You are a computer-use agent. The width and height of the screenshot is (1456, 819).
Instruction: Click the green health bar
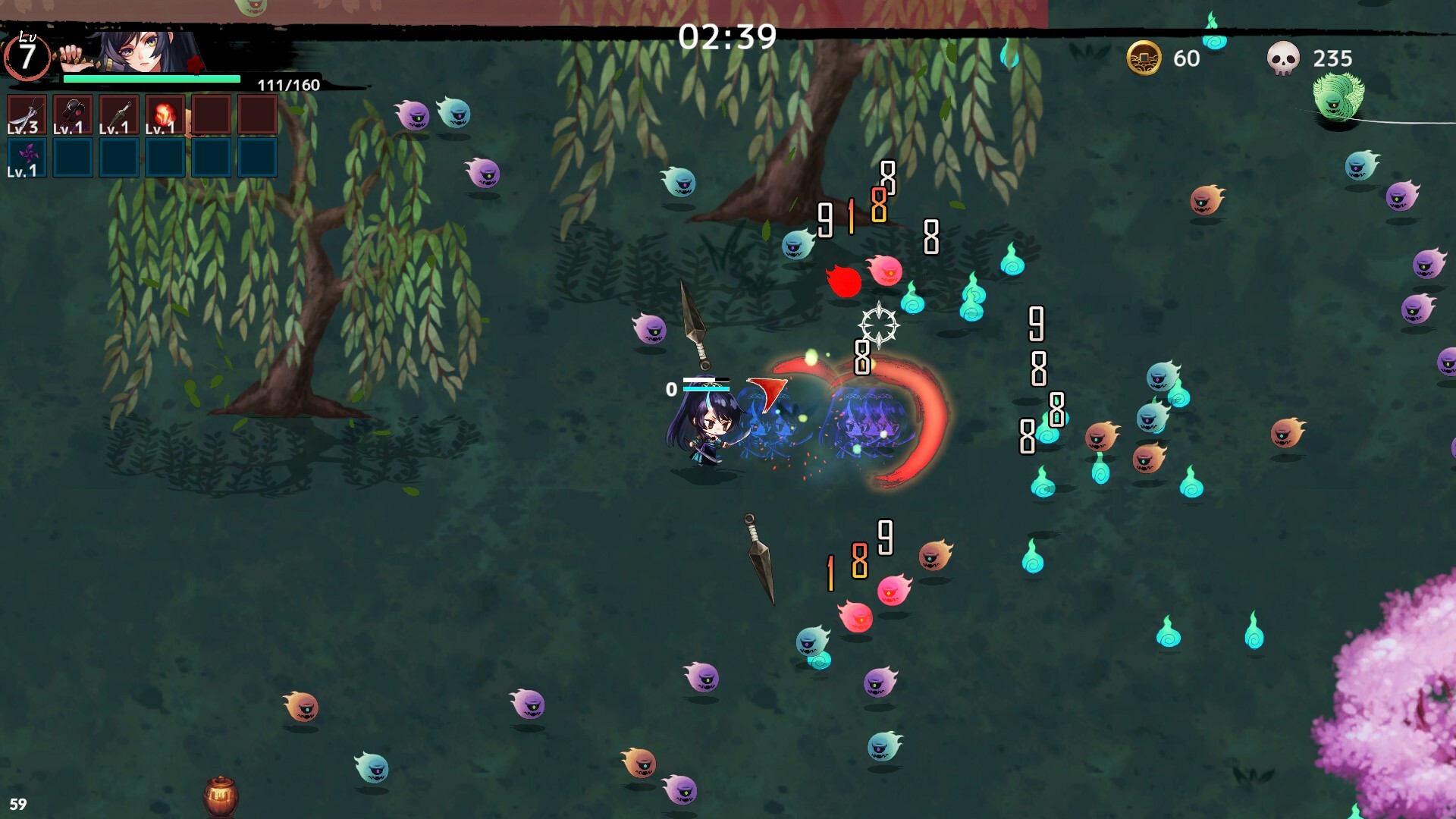click(x=152, y=79)
